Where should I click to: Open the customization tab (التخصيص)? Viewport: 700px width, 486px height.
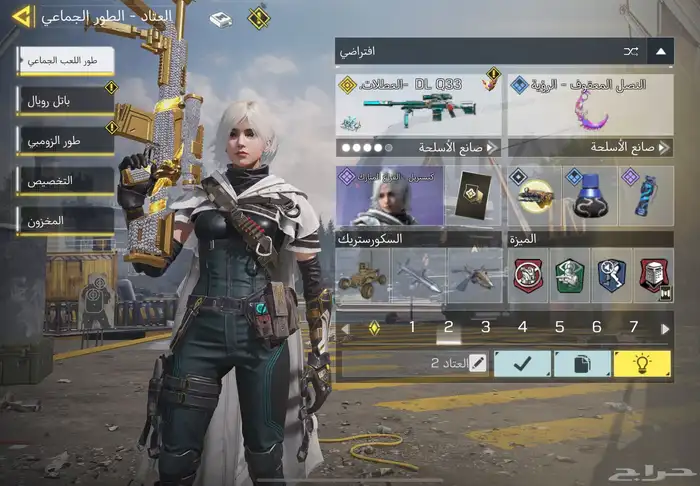(65, 181)
